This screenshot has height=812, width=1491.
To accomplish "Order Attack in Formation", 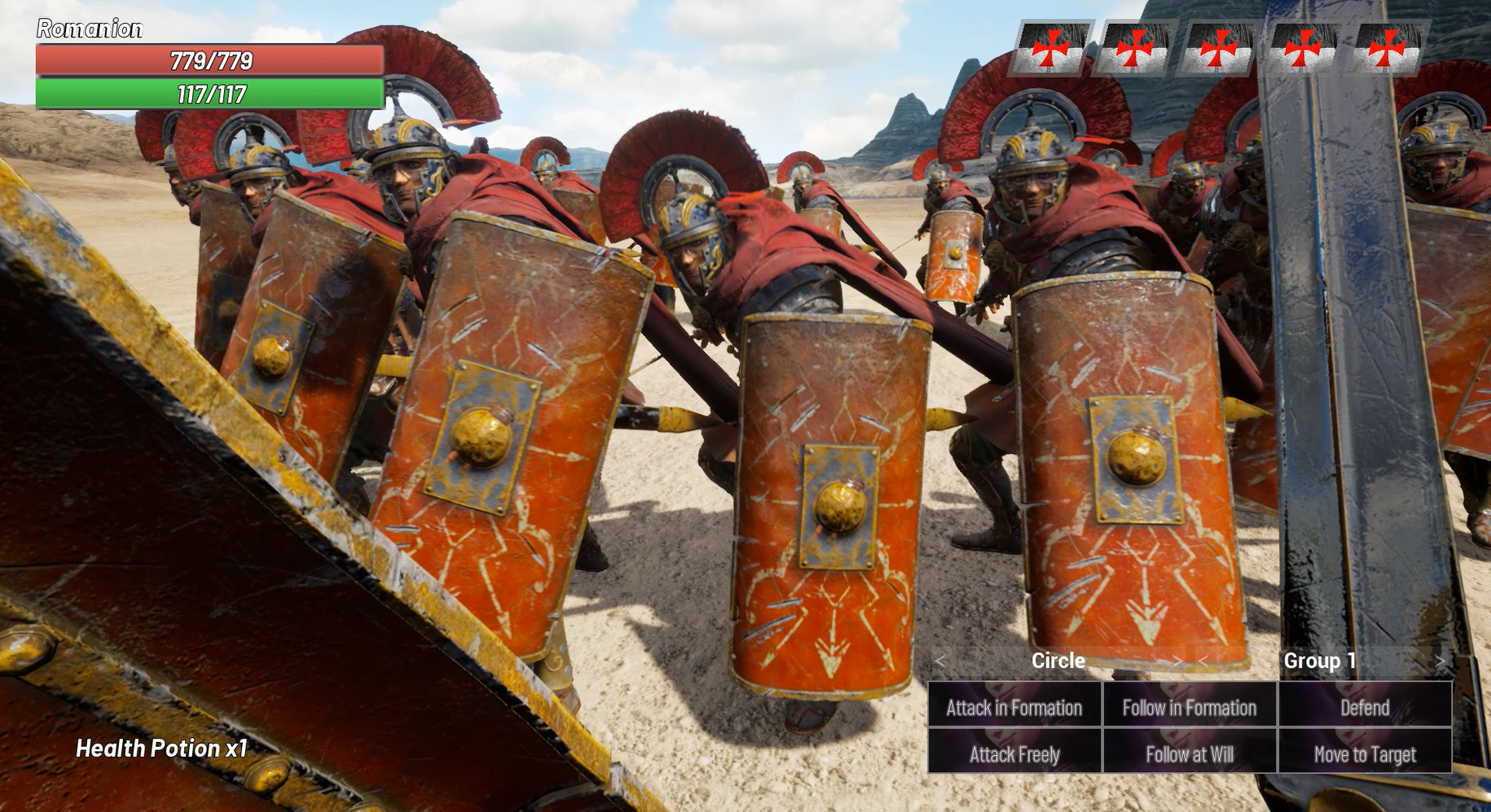I will 1013,708.
